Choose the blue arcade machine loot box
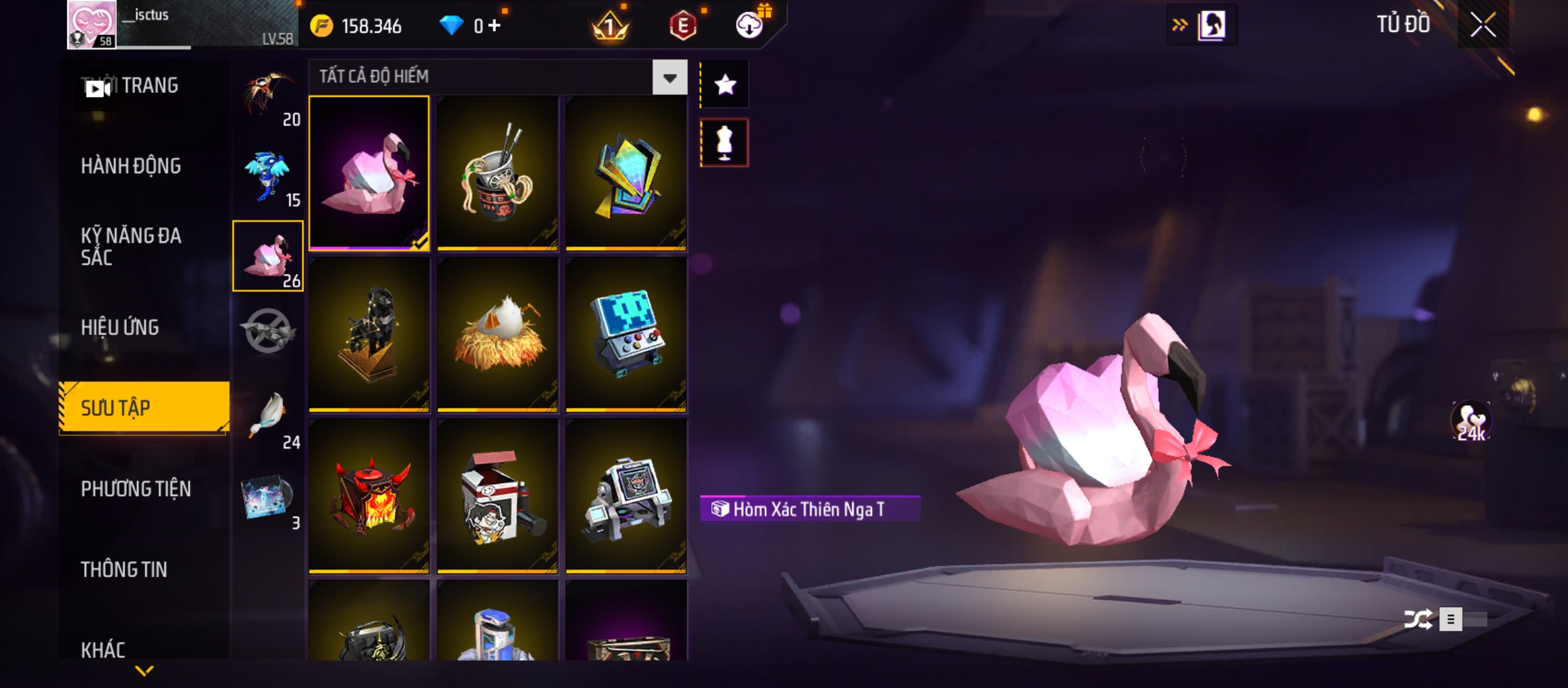 [626, 334]
